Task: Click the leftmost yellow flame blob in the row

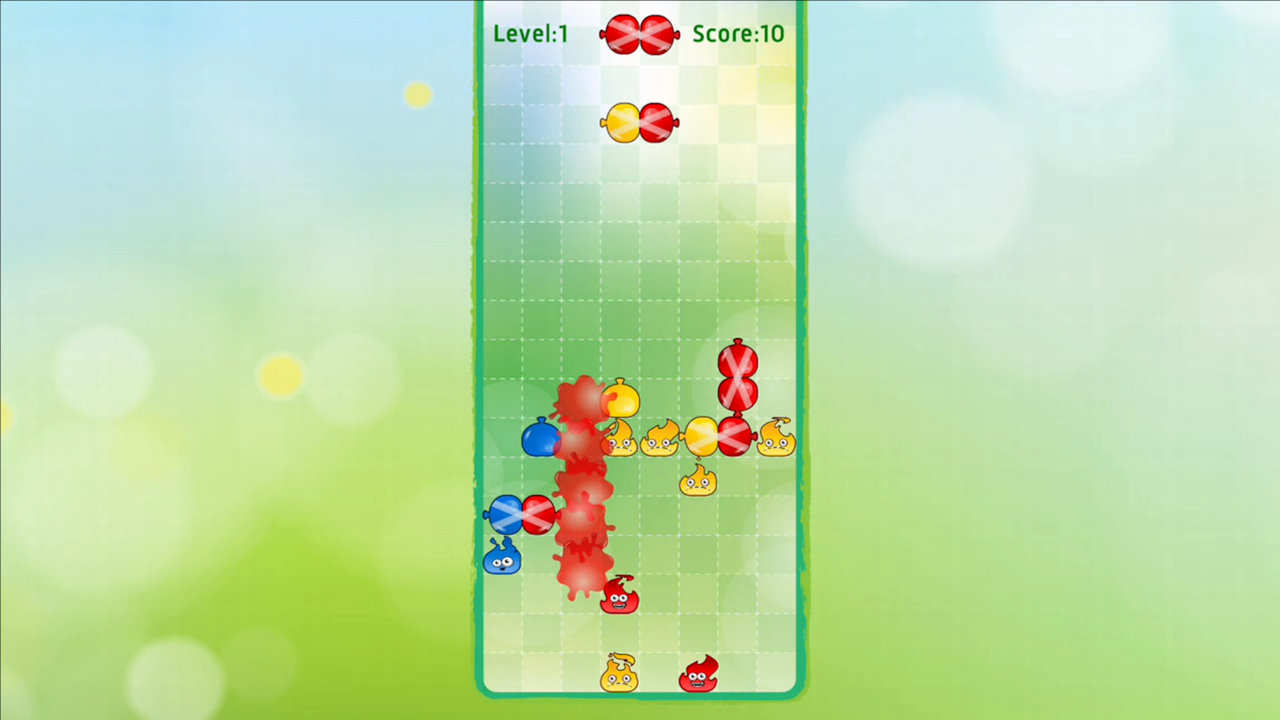Action: [621, 438]
